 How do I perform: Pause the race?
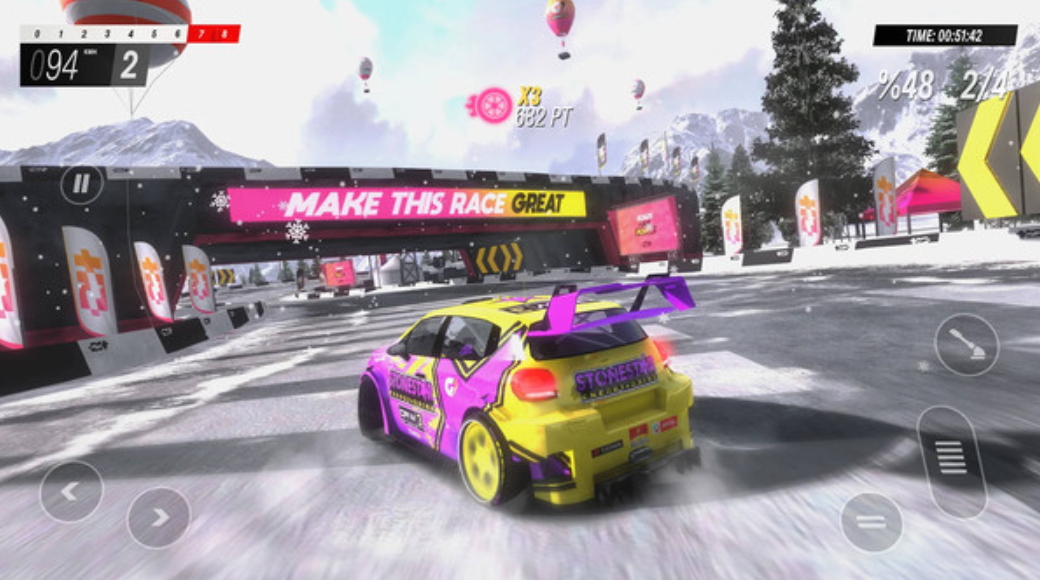[81, 184]
